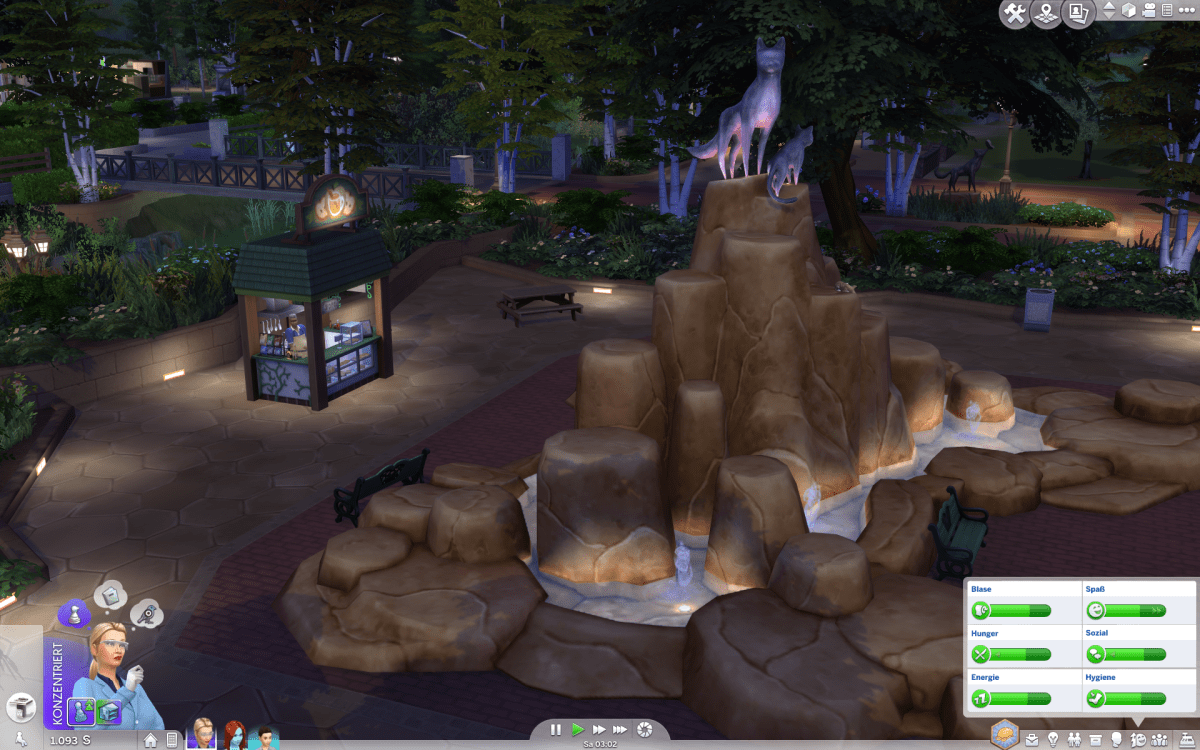1200x750 pixels.
Task: Click the blonde Sim's portrait in household bar
Action: [204, 735]
